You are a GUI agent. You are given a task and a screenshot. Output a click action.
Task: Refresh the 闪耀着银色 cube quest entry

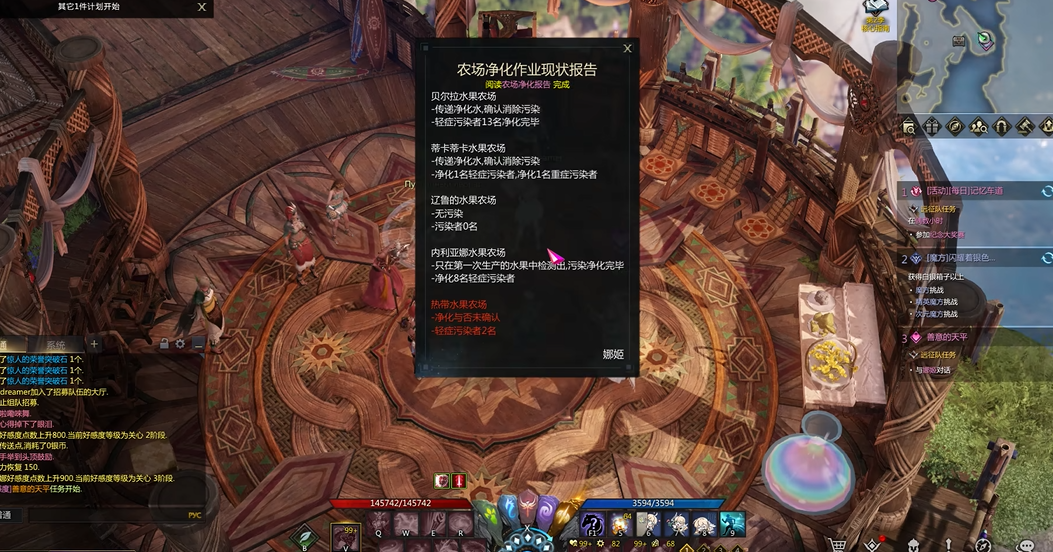1046,258
